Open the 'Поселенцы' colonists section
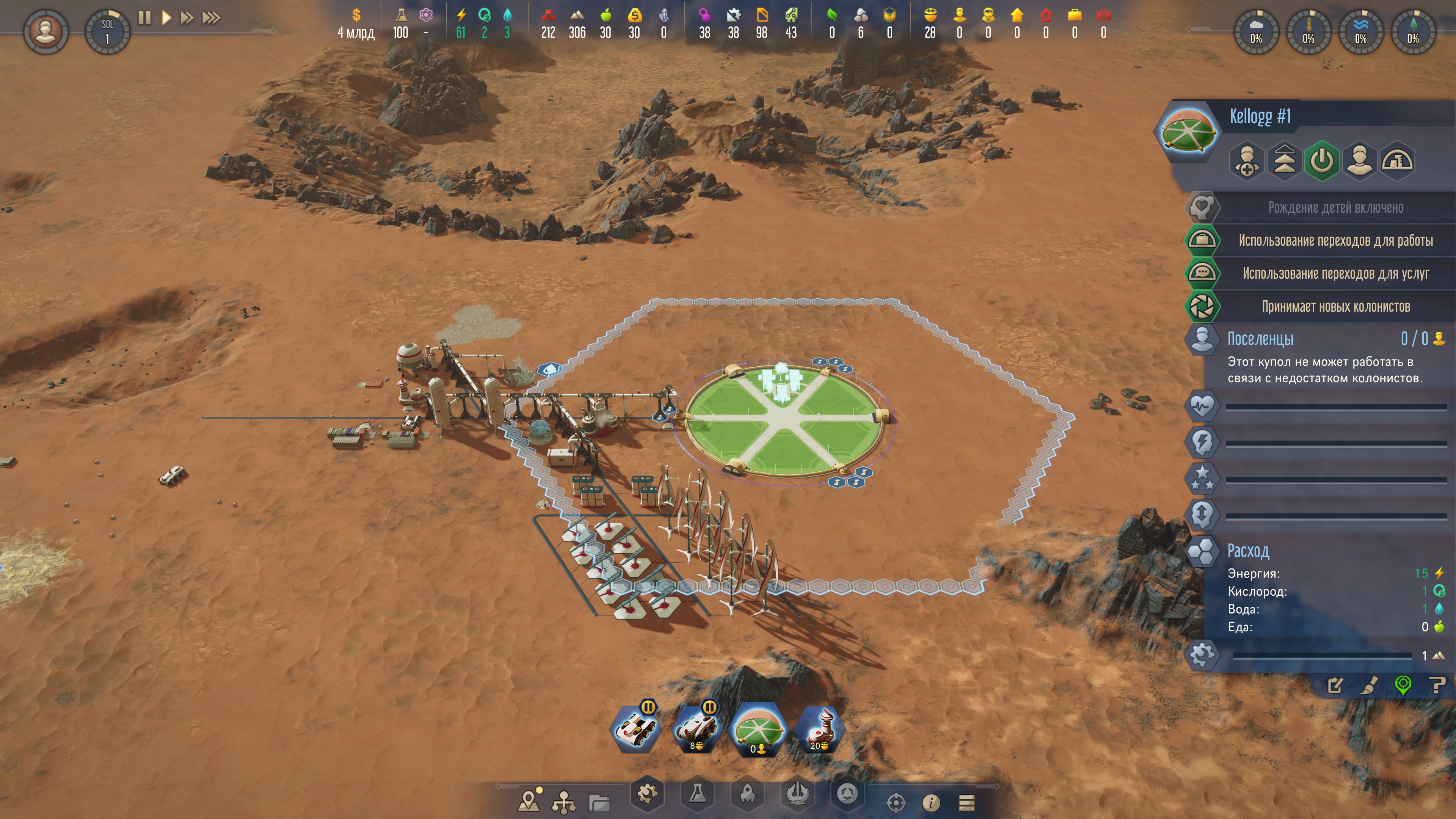1456x819 pixels. (x=1260, y=339)
